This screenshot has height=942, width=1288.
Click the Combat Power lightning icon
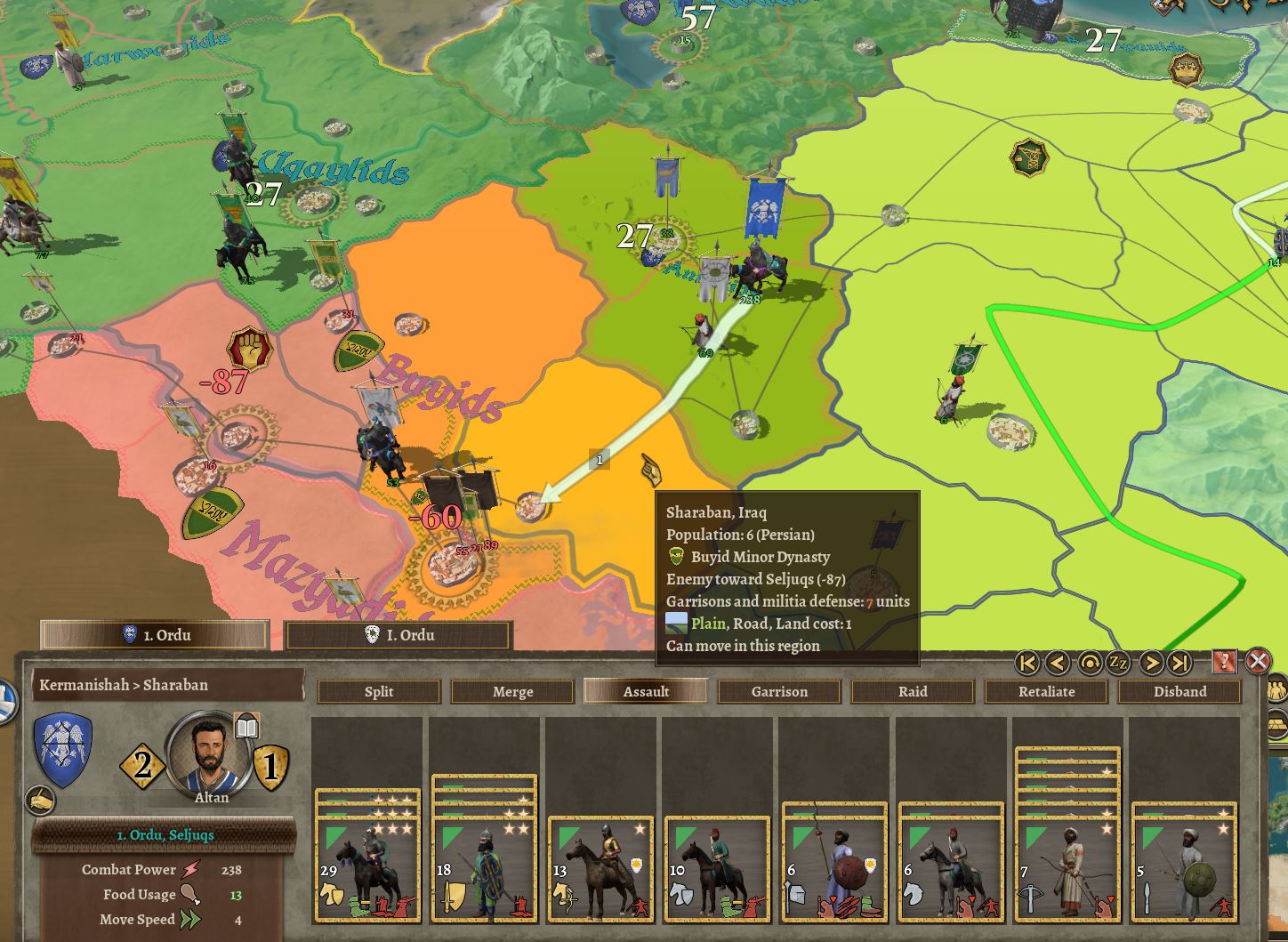tap(189, 870)
